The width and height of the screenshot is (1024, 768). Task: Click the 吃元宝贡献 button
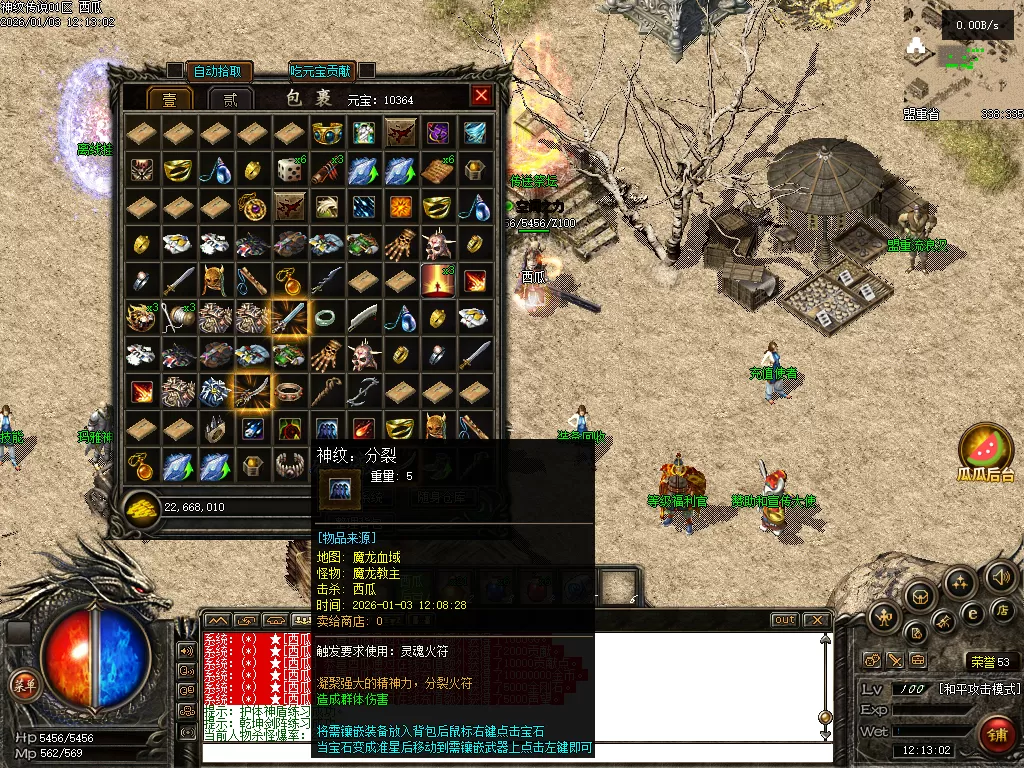320,71
